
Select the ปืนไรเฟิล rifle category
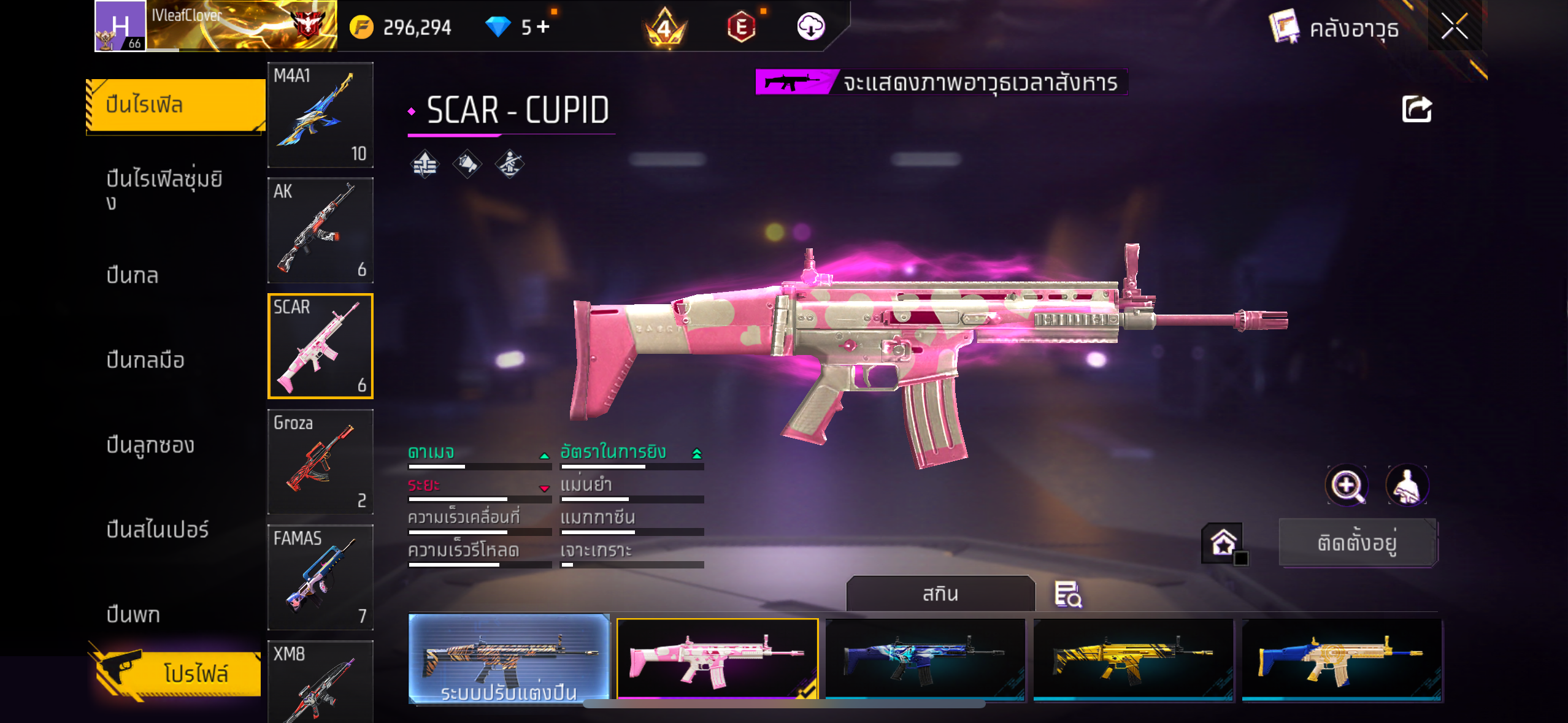175,105
